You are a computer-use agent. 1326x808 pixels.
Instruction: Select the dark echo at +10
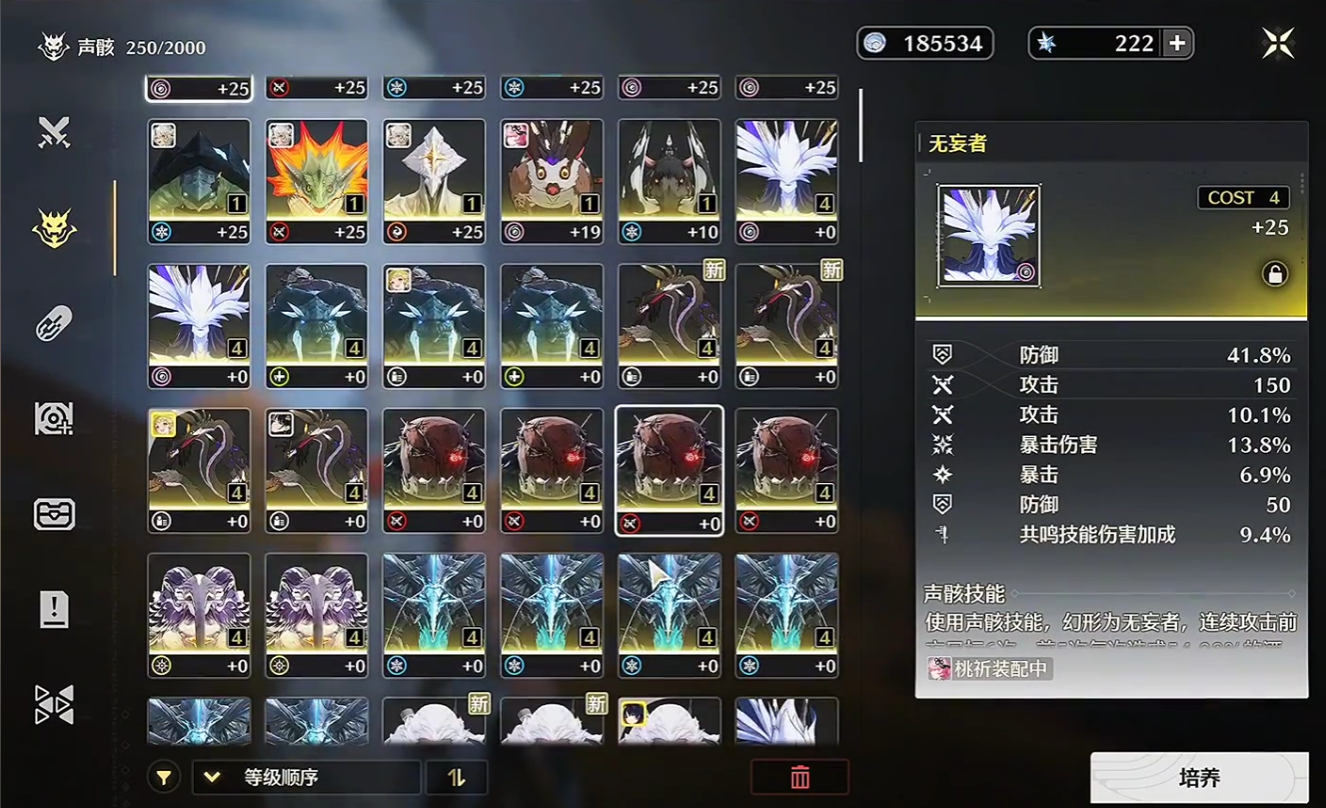tap(669, 180)
